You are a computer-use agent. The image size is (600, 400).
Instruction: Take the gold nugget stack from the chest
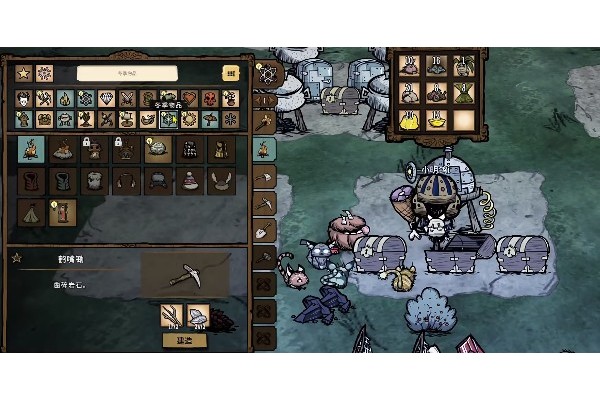pyautogui.click(x=409, y=119)
